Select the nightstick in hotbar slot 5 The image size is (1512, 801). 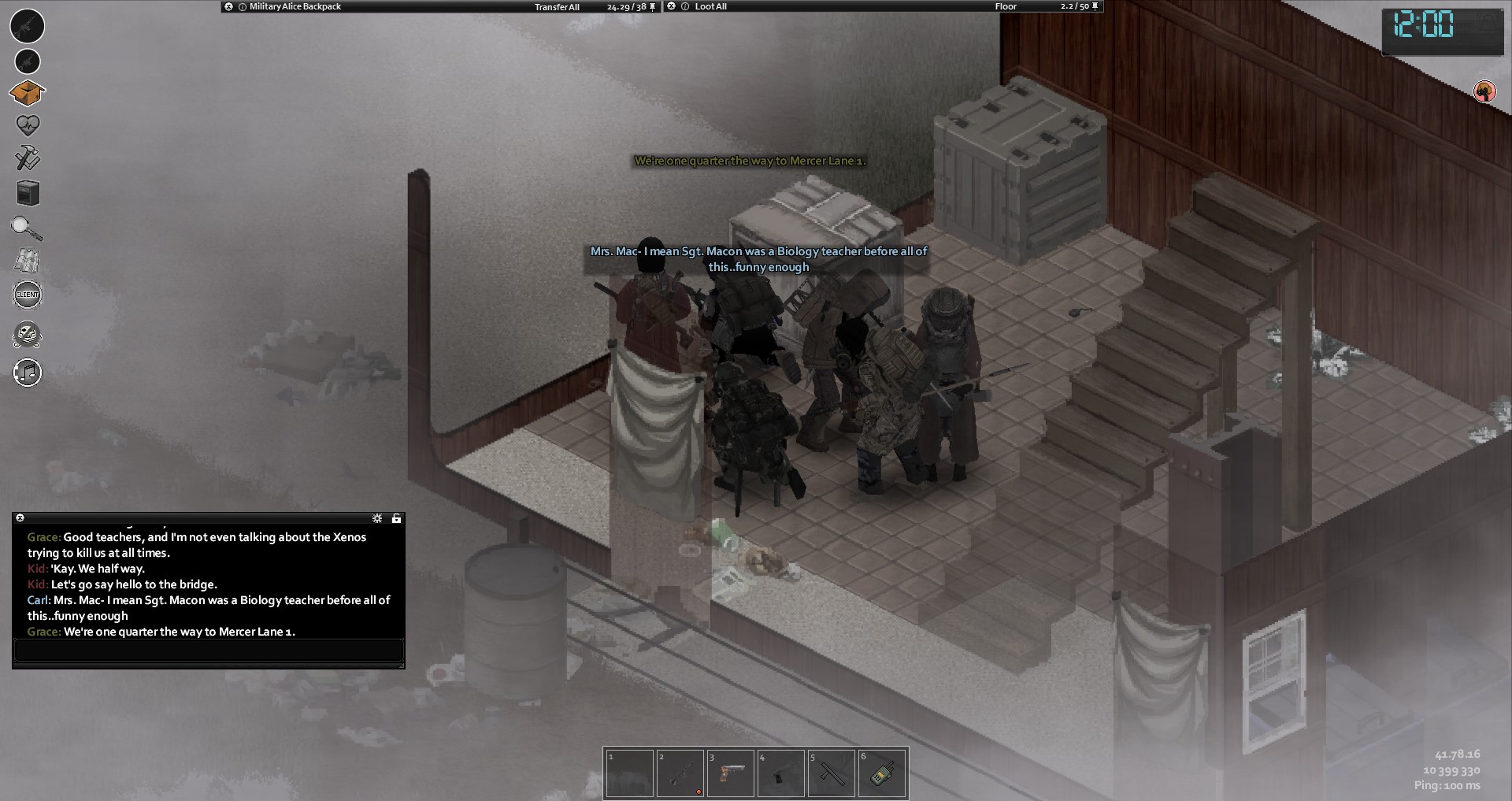tap(832, 773)
